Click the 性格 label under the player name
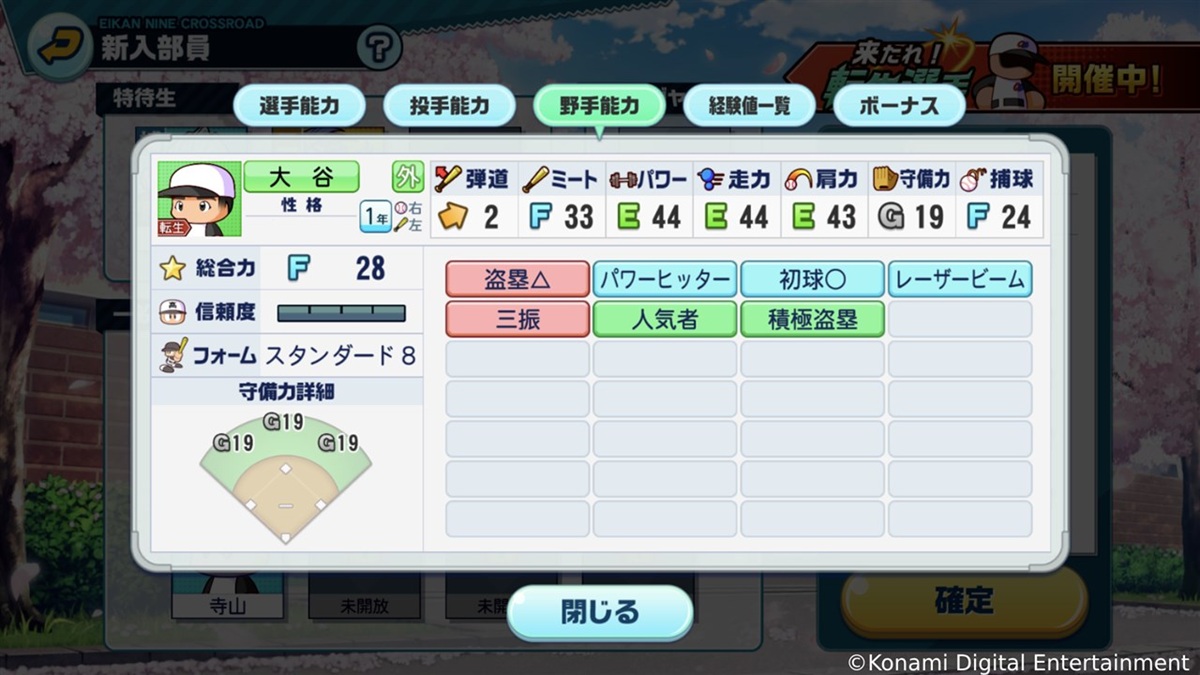 pos(300,205)
